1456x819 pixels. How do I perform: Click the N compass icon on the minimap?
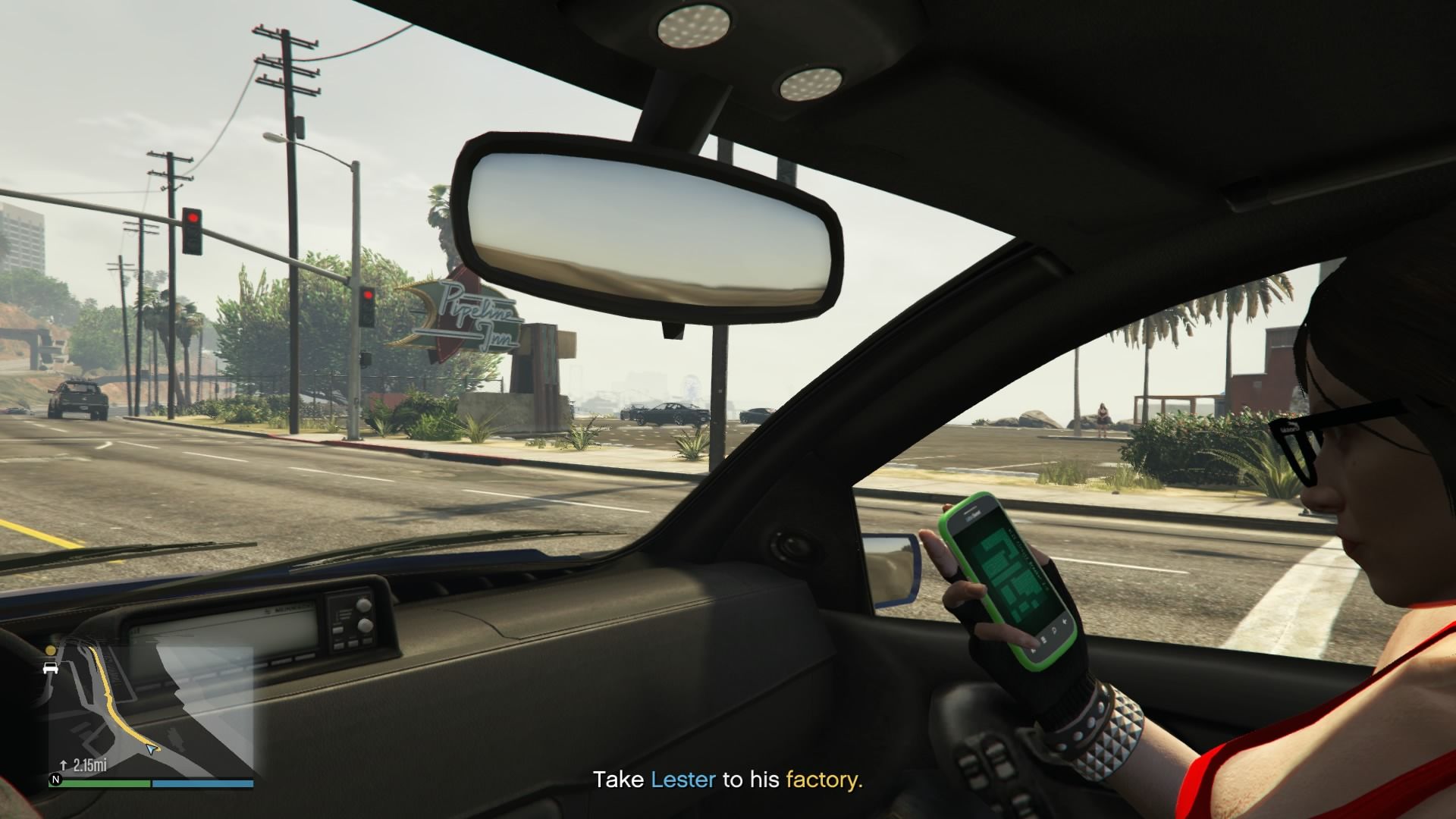pyautogui.click(x=56, y=779)
